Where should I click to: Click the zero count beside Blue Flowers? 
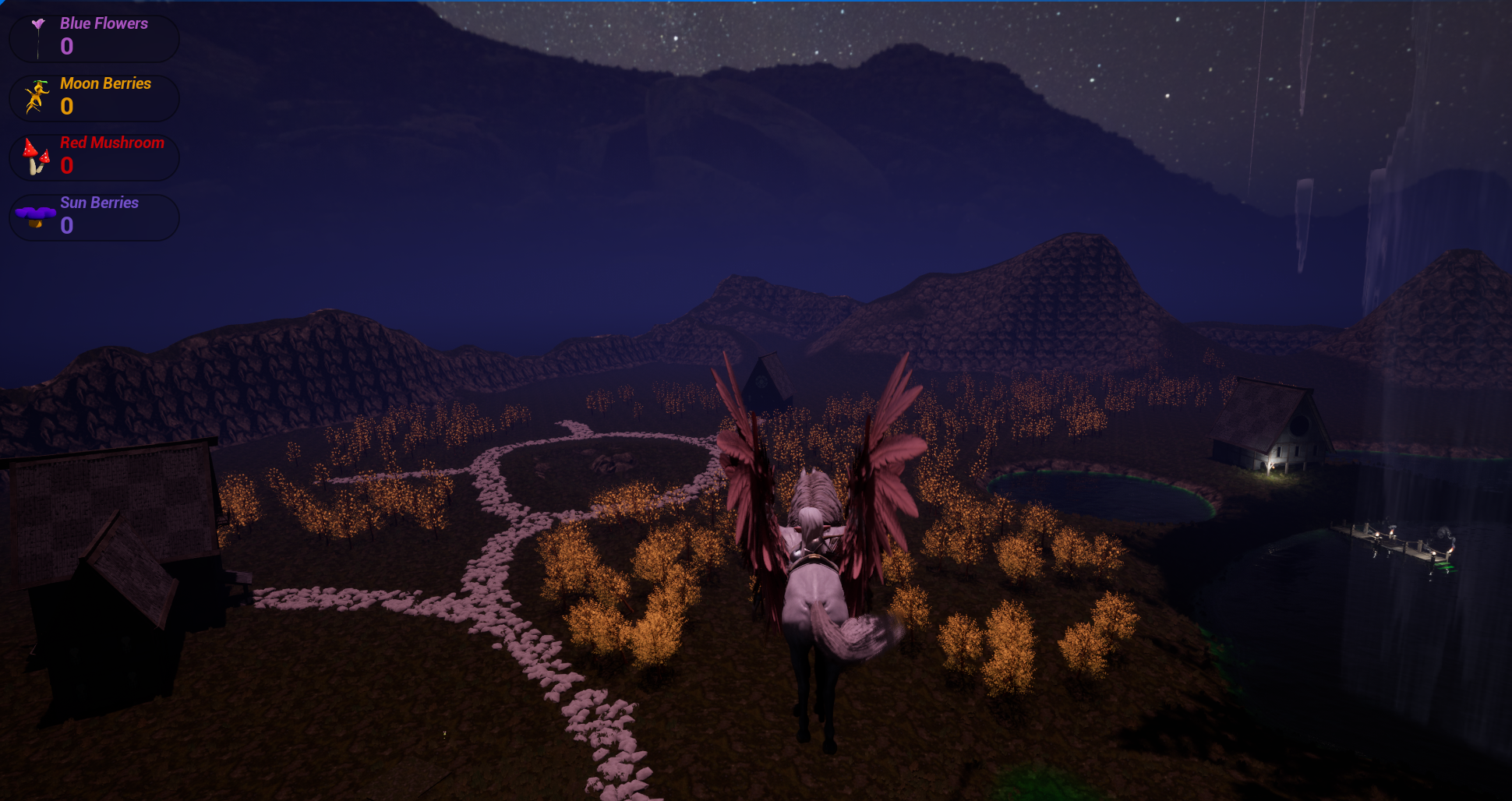point(67,47)
